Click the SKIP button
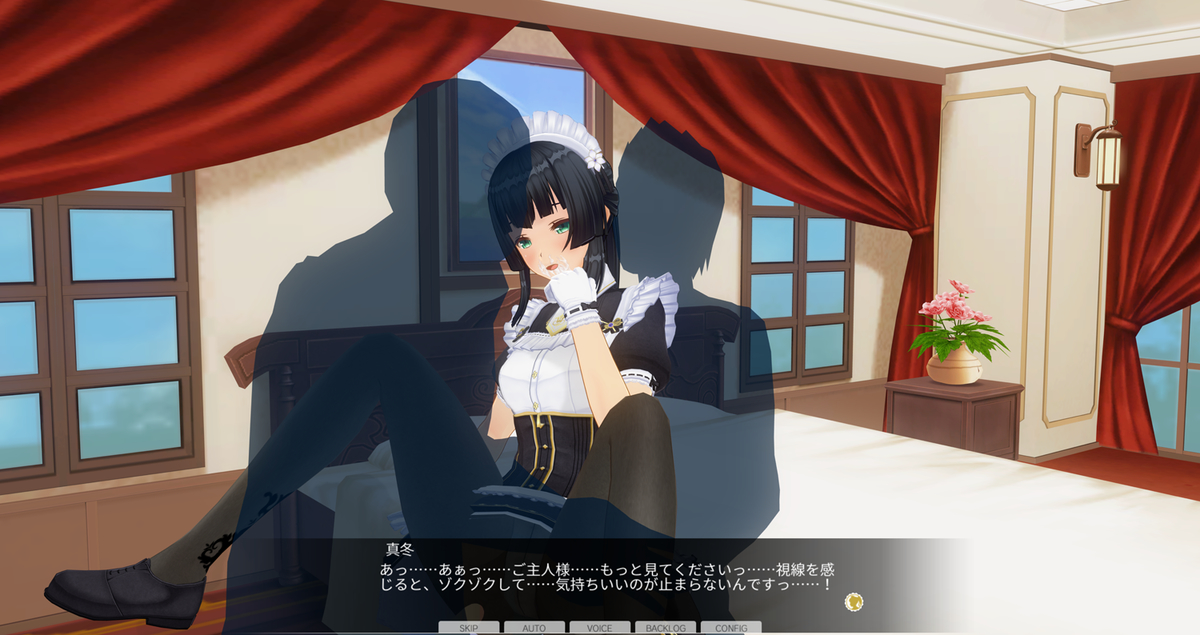The width and height of the screenshot is (1200, 635). point(468,628)
